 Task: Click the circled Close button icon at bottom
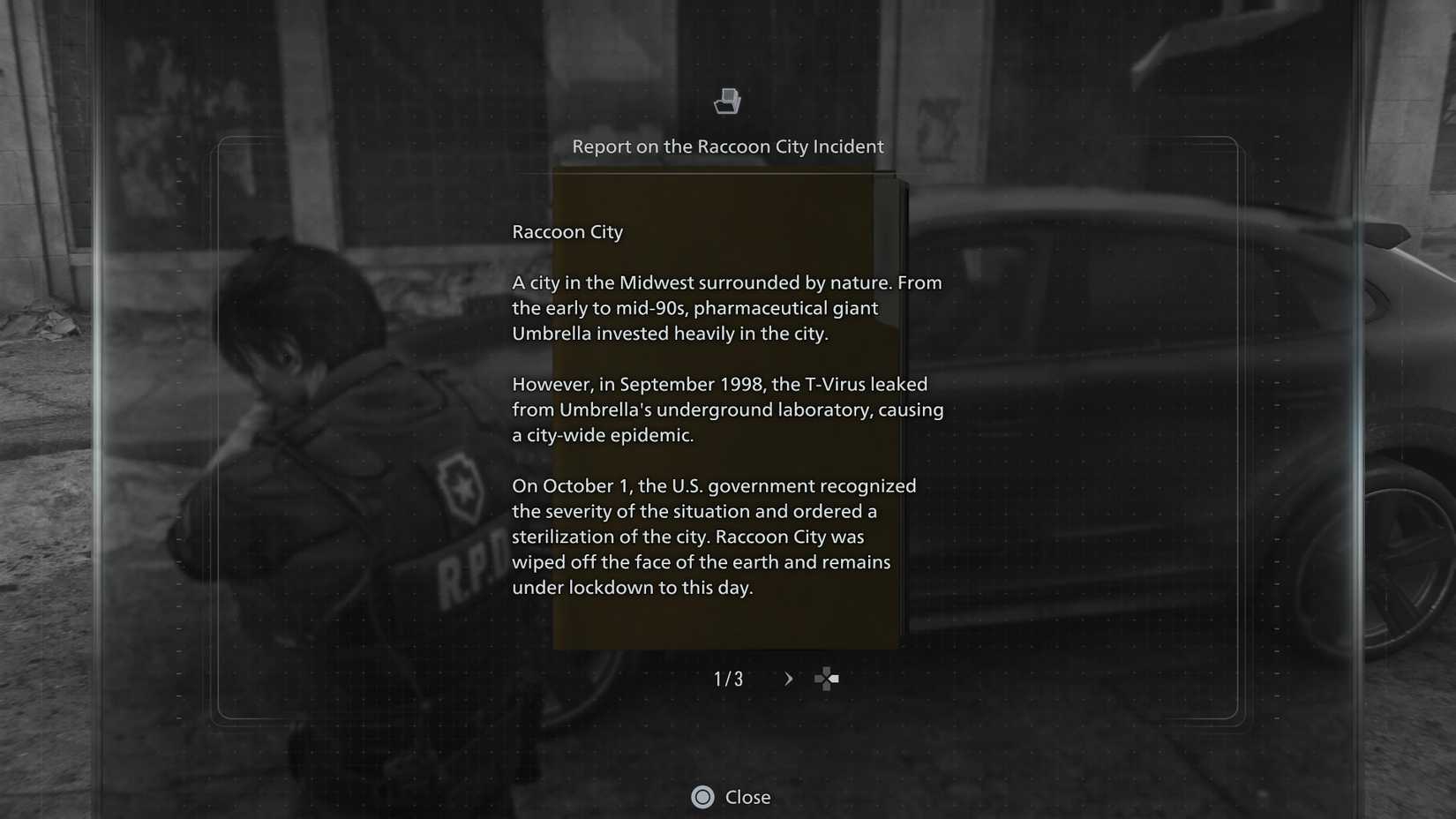click(x=702, y=797)
